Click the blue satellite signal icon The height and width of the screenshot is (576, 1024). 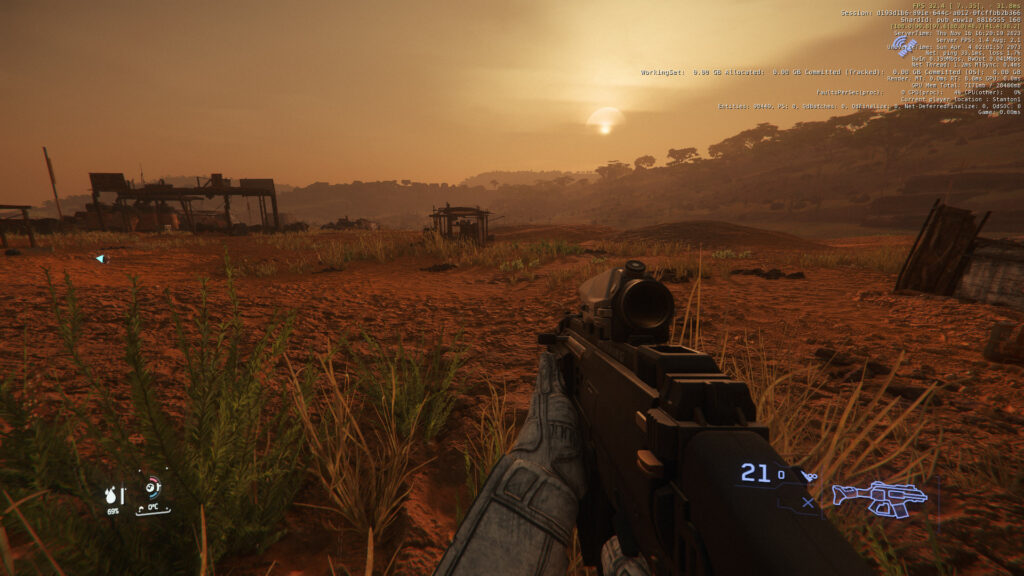(903, 45)
